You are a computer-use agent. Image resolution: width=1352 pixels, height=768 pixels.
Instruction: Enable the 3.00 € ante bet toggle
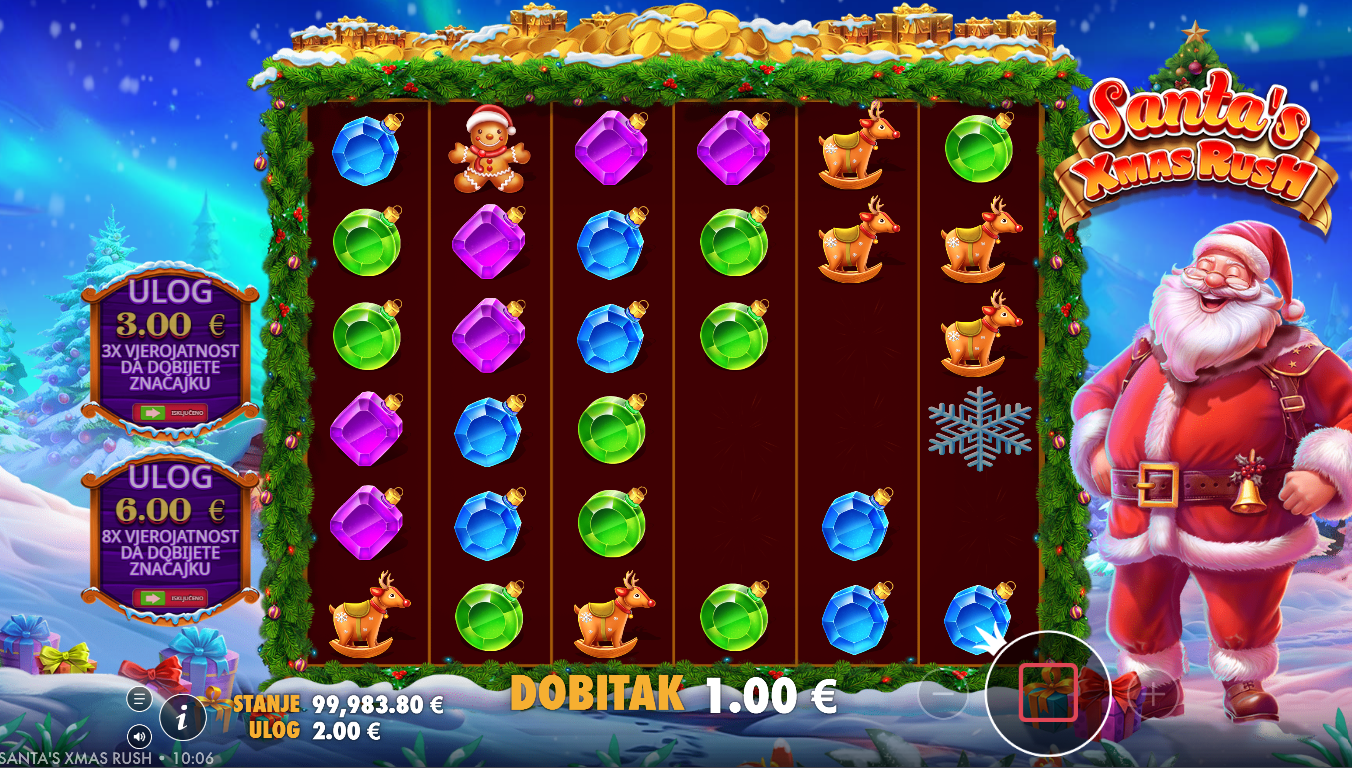(x=170, y=412)
